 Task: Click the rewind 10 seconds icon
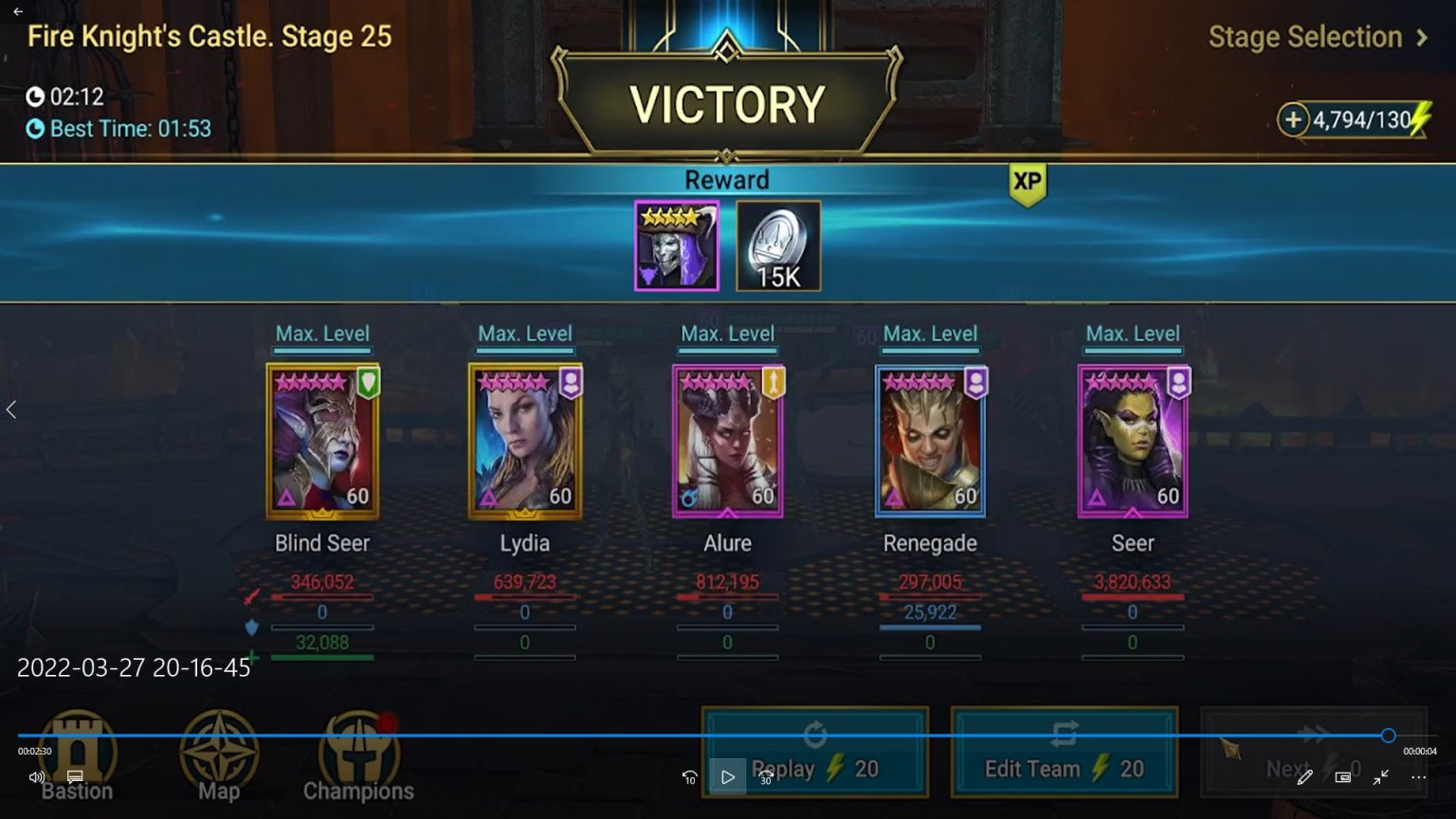(689, 776)
